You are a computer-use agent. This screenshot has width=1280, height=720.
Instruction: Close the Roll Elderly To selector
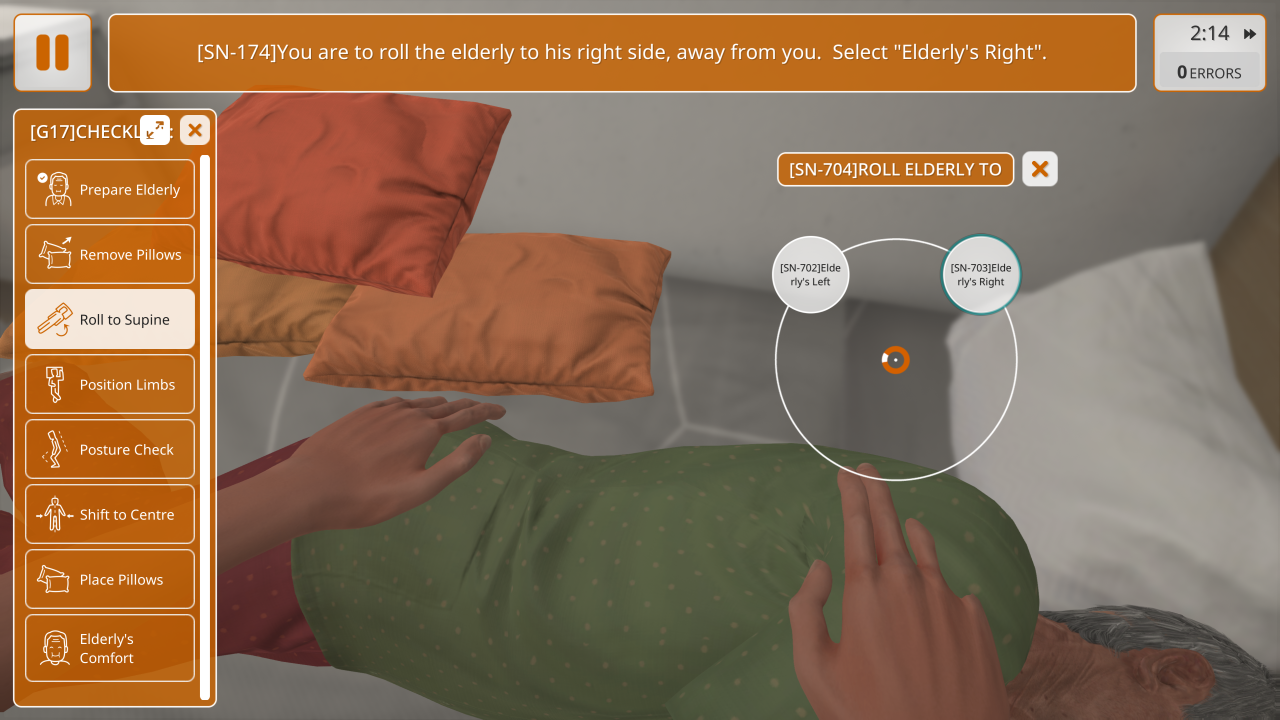(x=1040, y=169)
